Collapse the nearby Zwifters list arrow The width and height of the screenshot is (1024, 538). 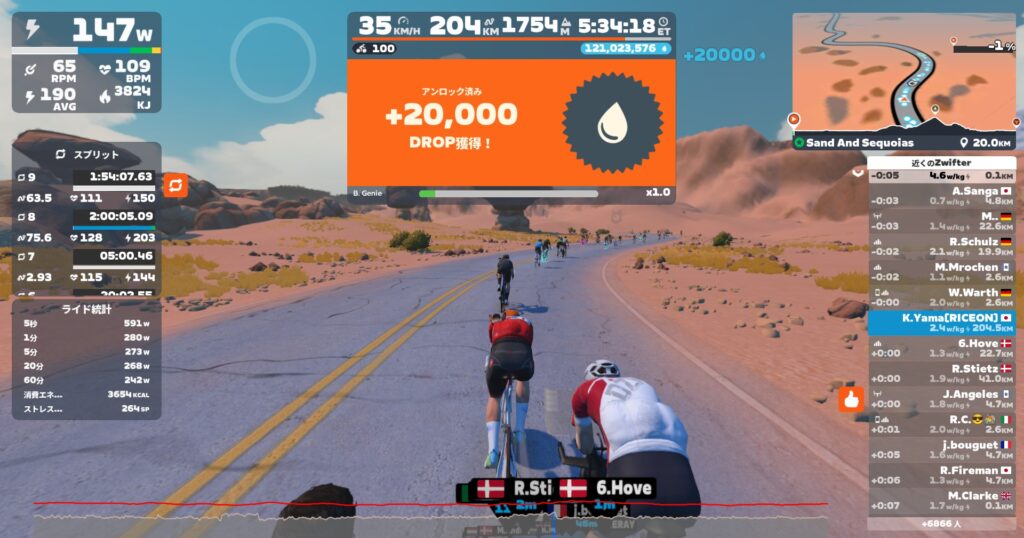857,171
